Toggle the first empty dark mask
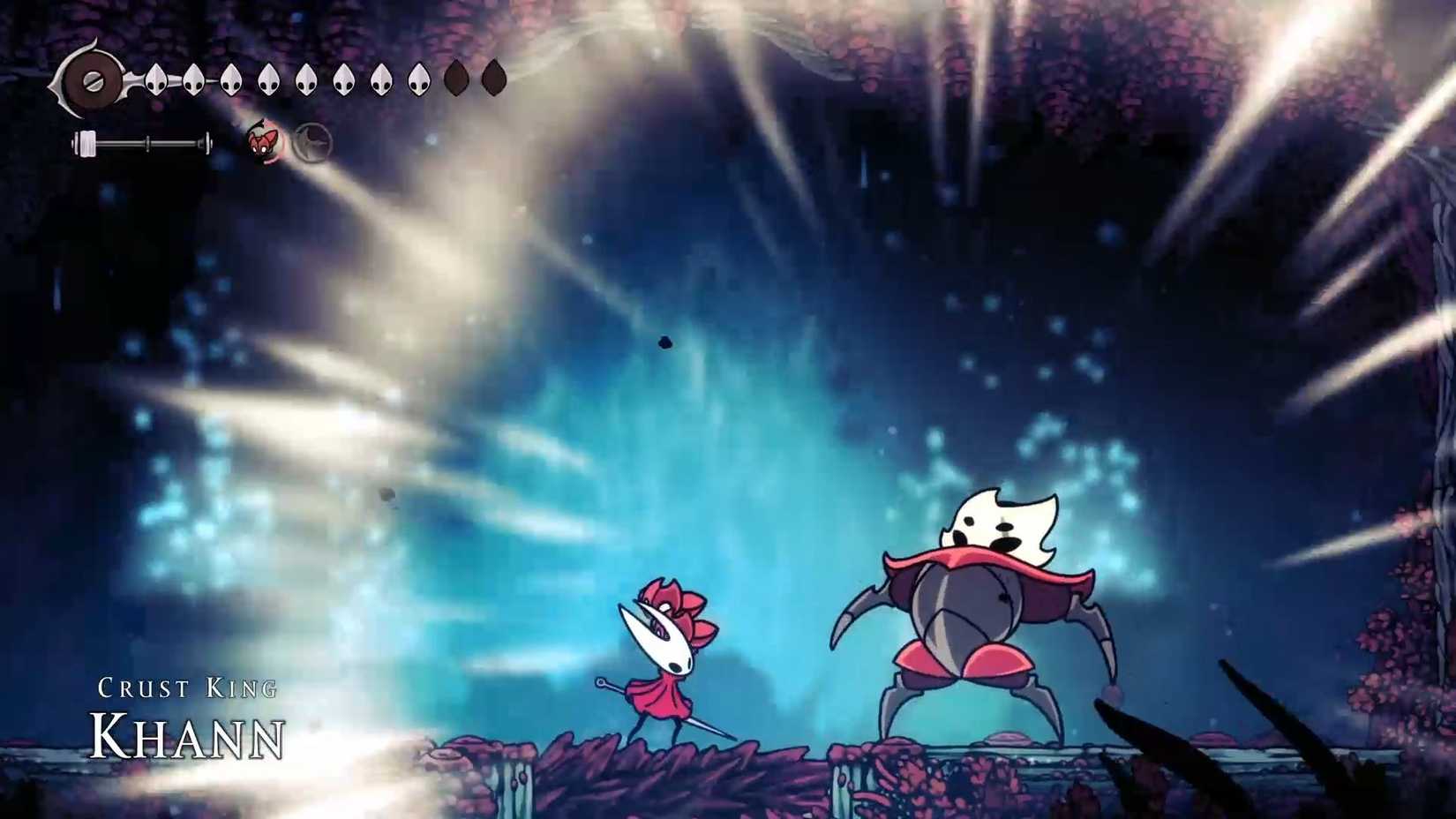This screenshot has height=819, width=1456. [x=455, y=79]
